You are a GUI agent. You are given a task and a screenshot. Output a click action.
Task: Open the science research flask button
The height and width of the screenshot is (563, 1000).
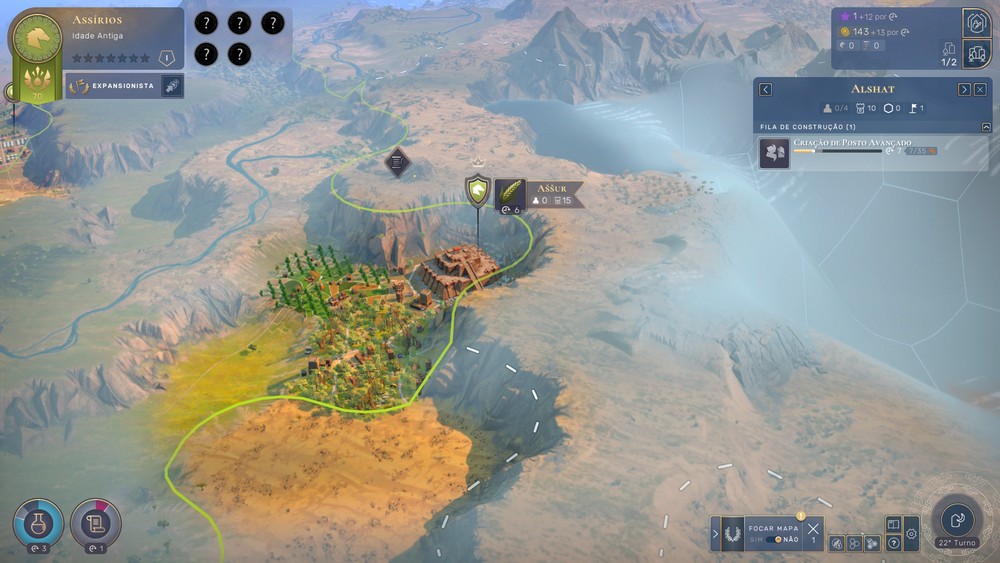(x=38, y=522)
